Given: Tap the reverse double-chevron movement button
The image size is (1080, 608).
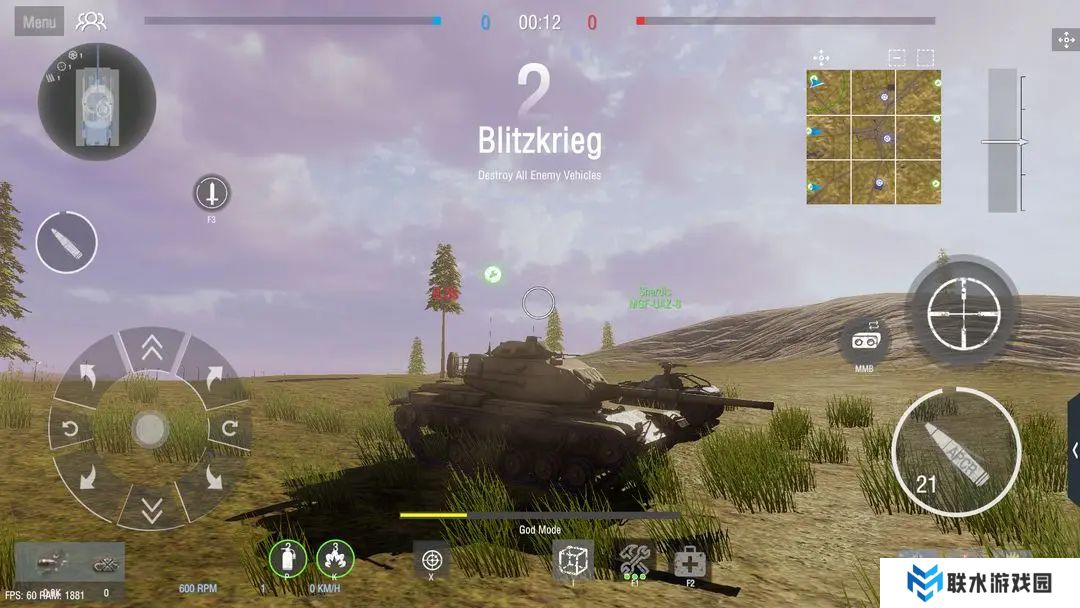Looking at the screenshot, I should pos(151,510).
